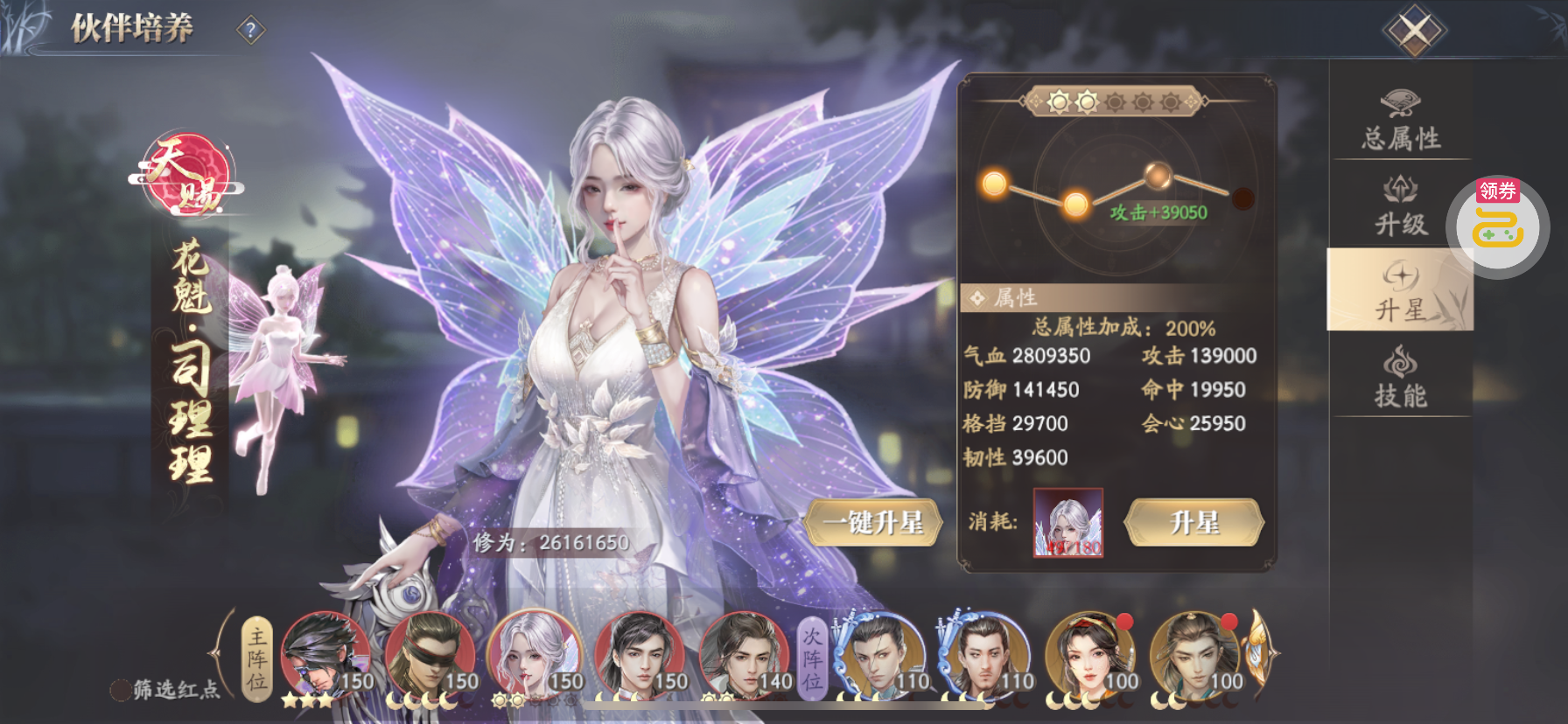Toggle the 筛选红点 filter checkbox
Image resolution: width=1568 pixels, height=724 pixels.
pos(121,690)
